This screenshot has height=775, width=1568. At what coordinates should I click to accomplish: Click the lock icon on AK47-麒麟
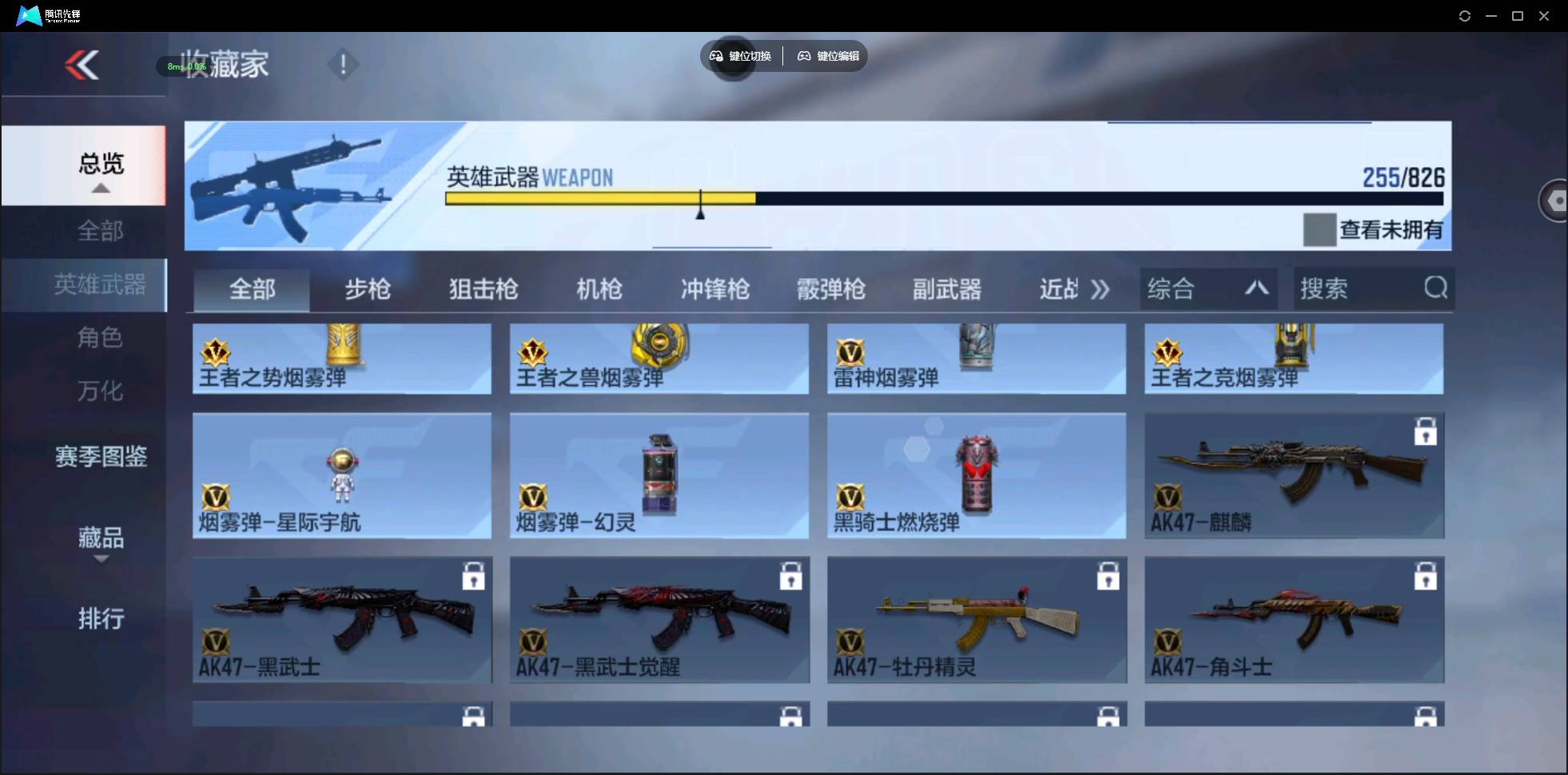pos(1427,431)
